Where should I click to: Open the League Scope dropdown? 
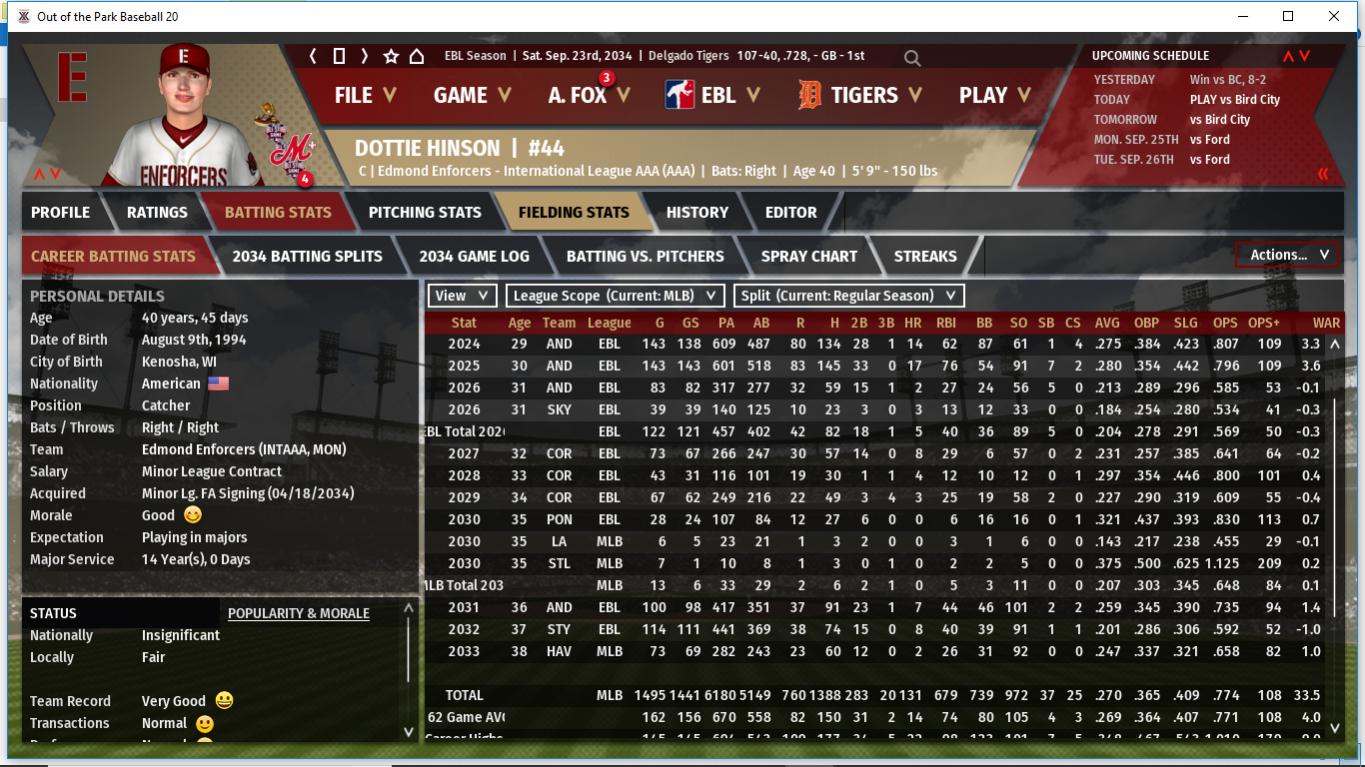615,296
